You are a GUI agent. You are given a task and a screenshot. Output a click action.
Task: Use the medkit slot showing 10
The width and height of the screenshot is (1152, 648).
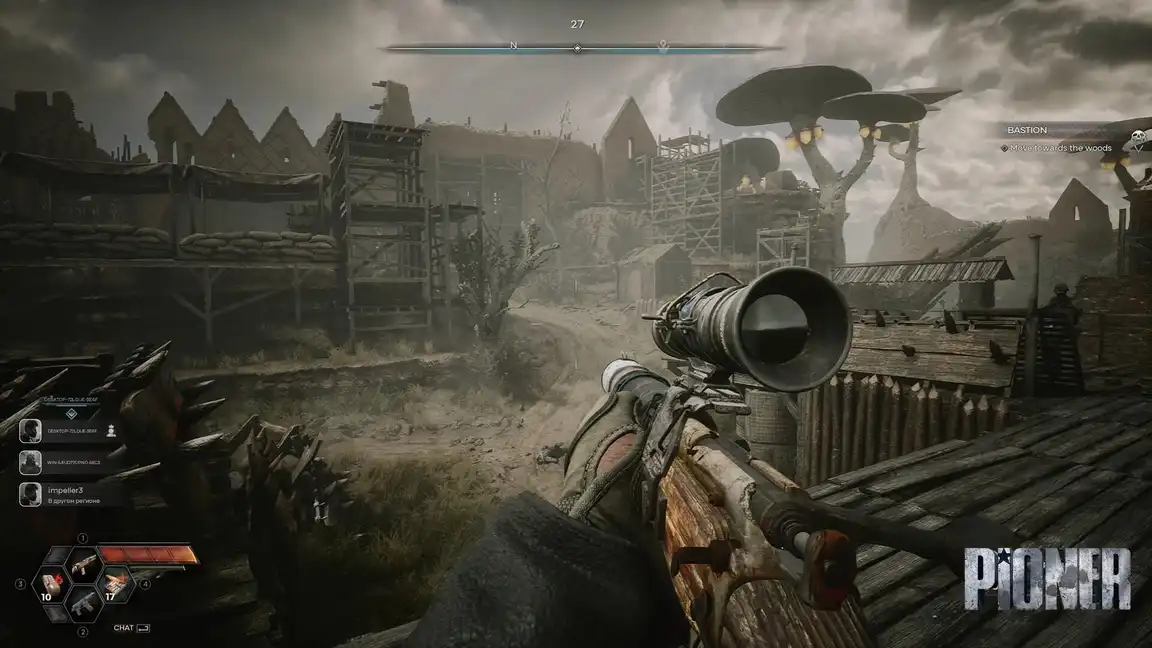coord(50,583)
